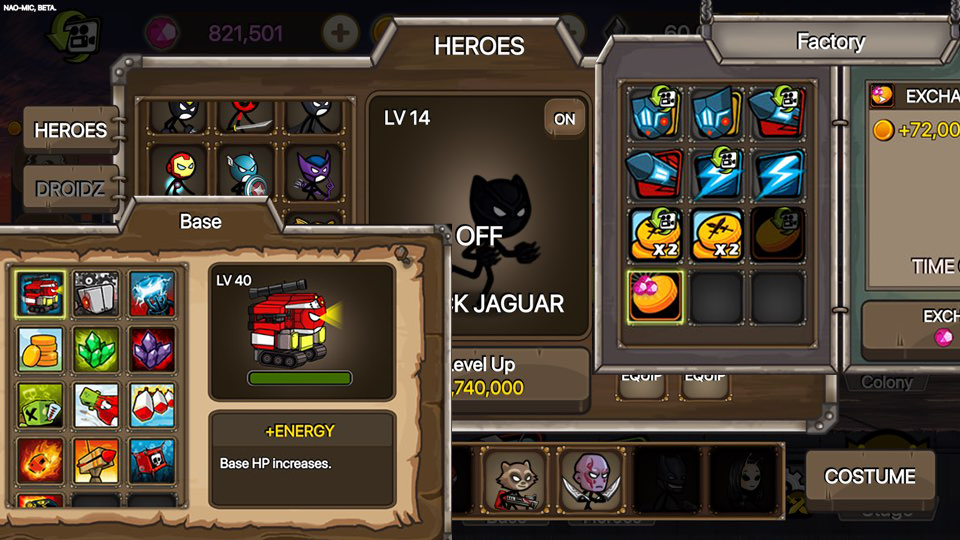
Task: Toggle the hero ON button
Action: click(565, 119)
